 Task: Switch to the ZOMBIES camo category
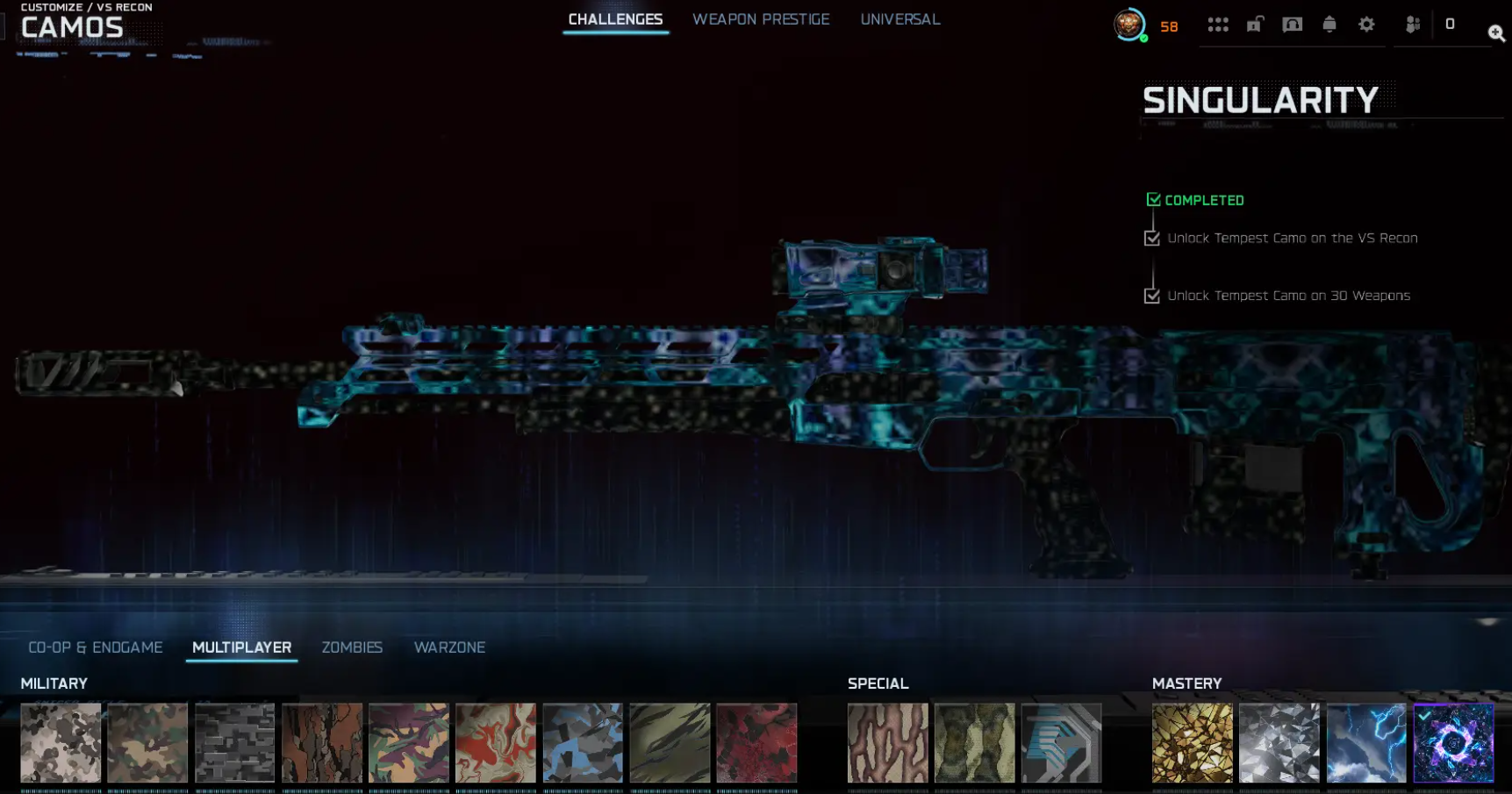351,647
